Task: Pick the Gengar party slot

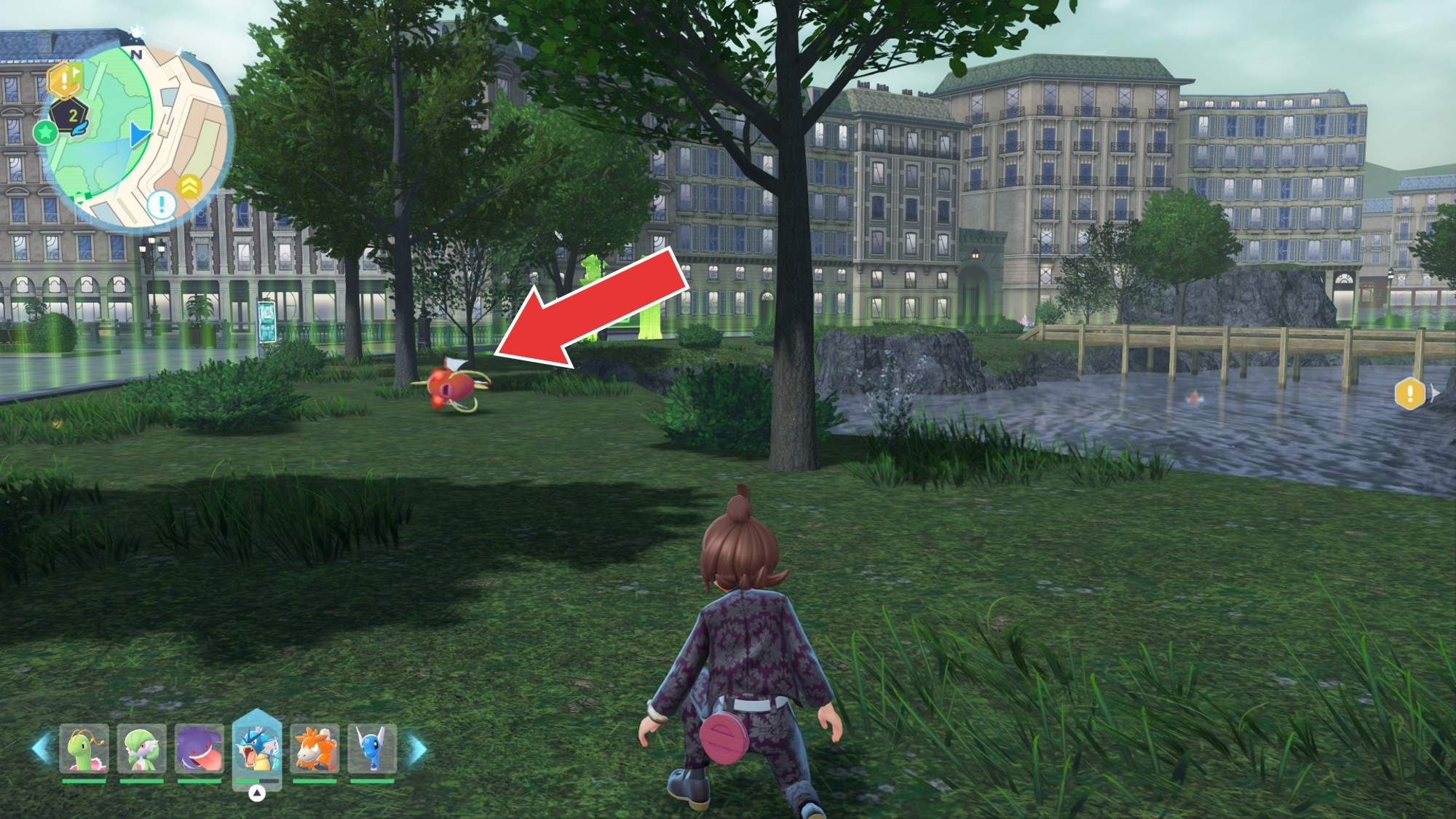Action: (x=199, y=749)
